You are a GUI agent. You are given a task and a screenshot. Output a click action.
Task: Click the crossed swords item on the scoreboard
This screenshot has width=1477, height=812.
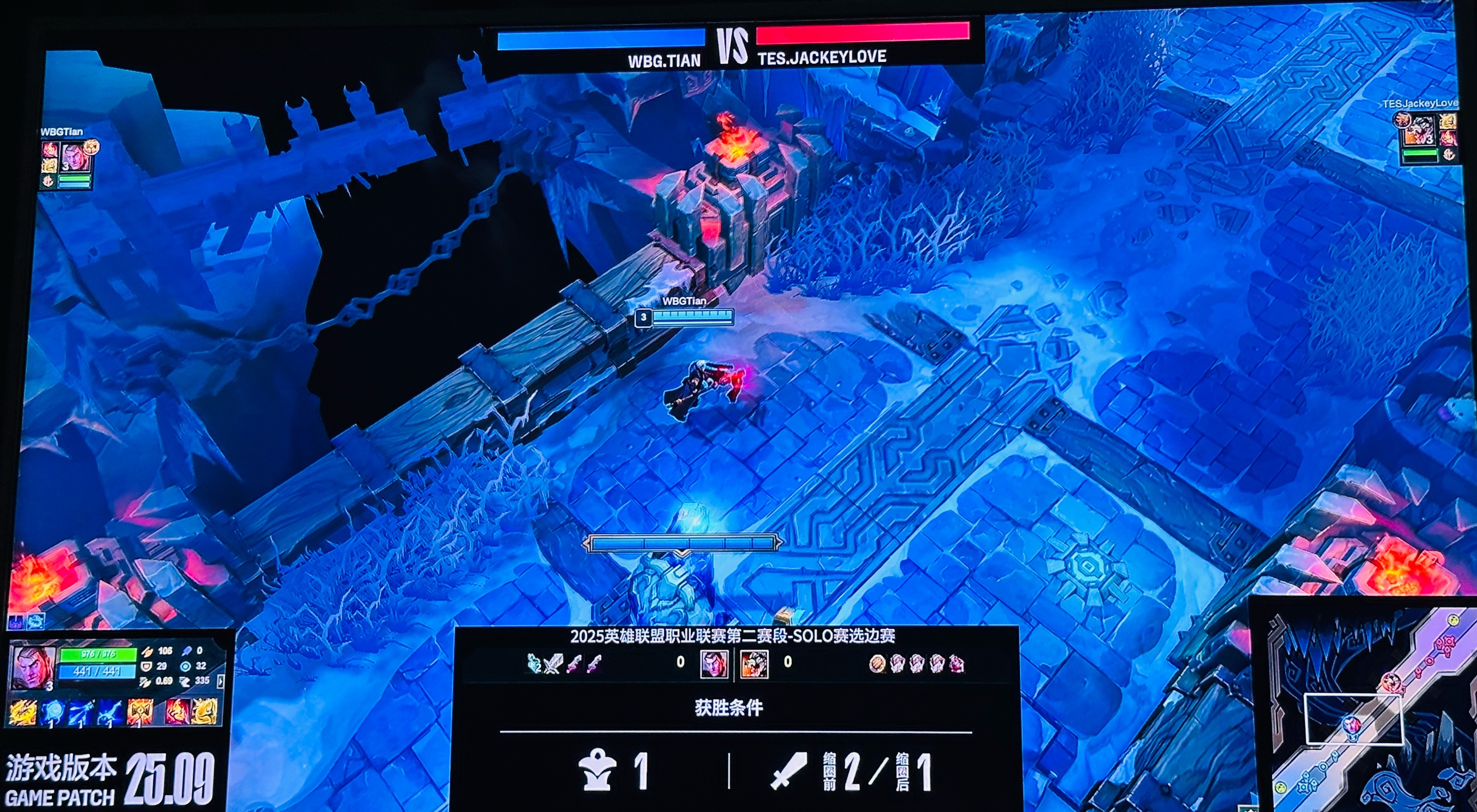(553, 664)
